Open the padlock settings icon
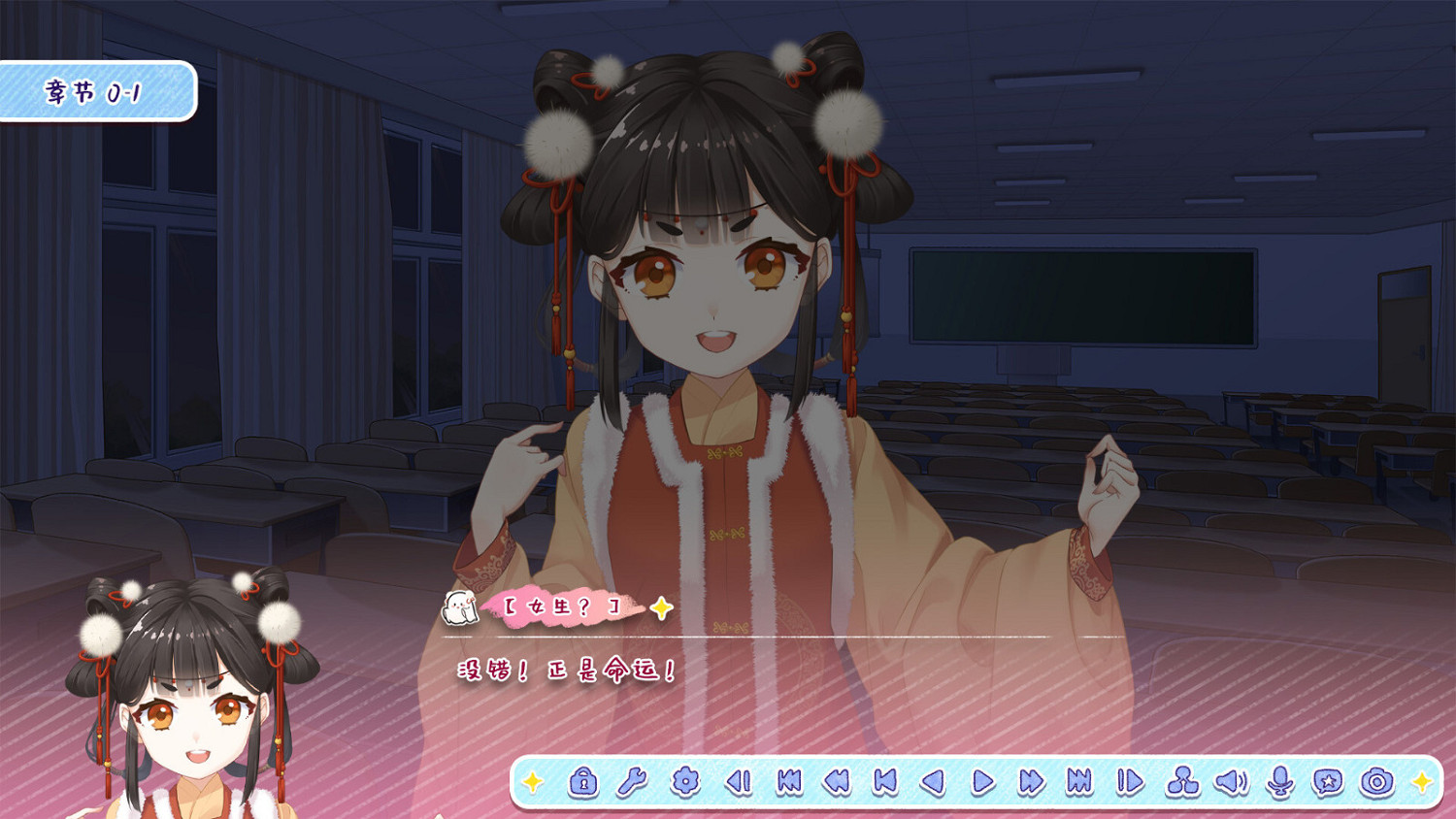 [x=582, y=781]
